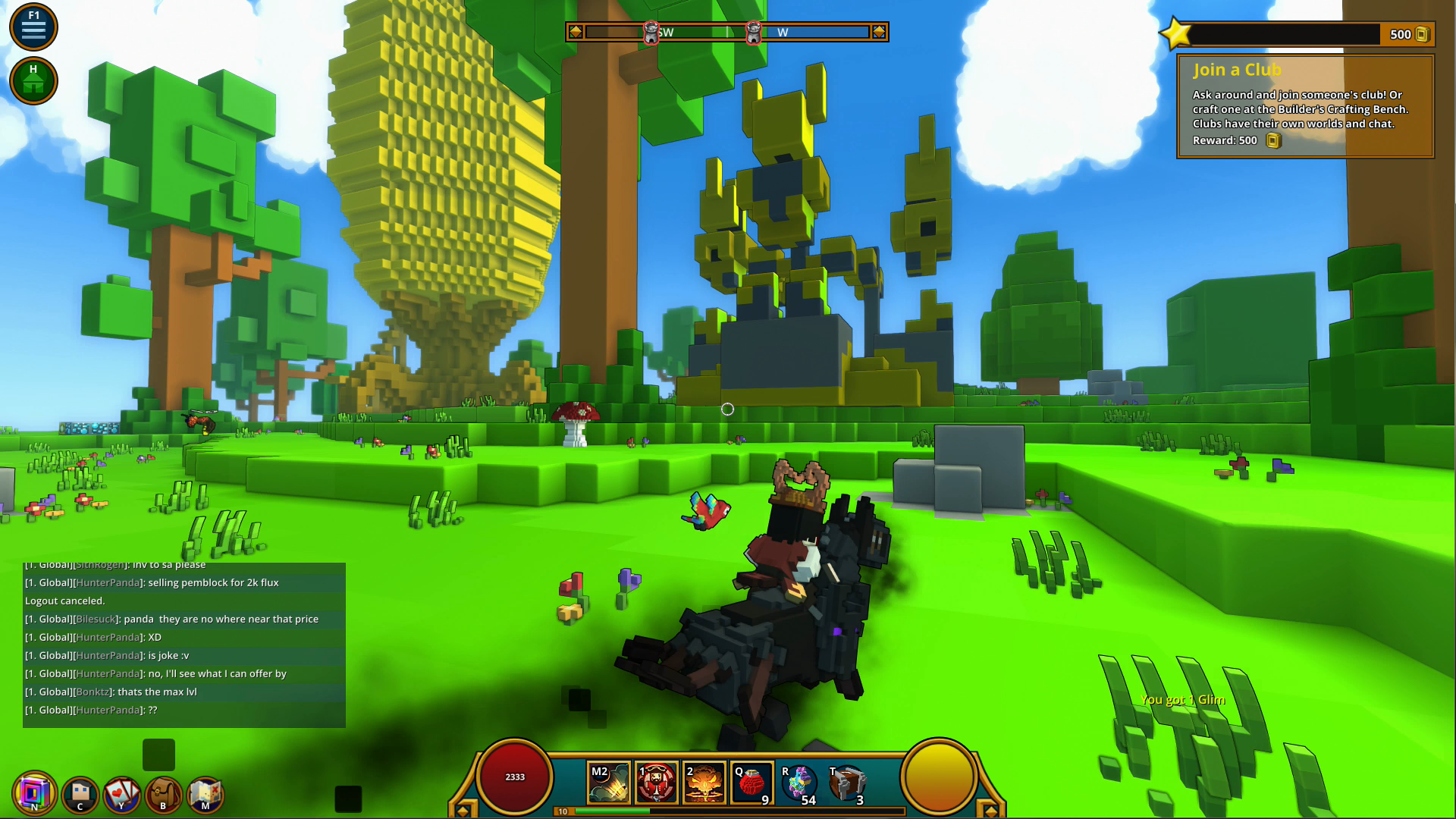This screenshot has width=1456, height=819.
Task: Open the collections playing cards icon
Action: pyautogui.click(x=121, y=795)
